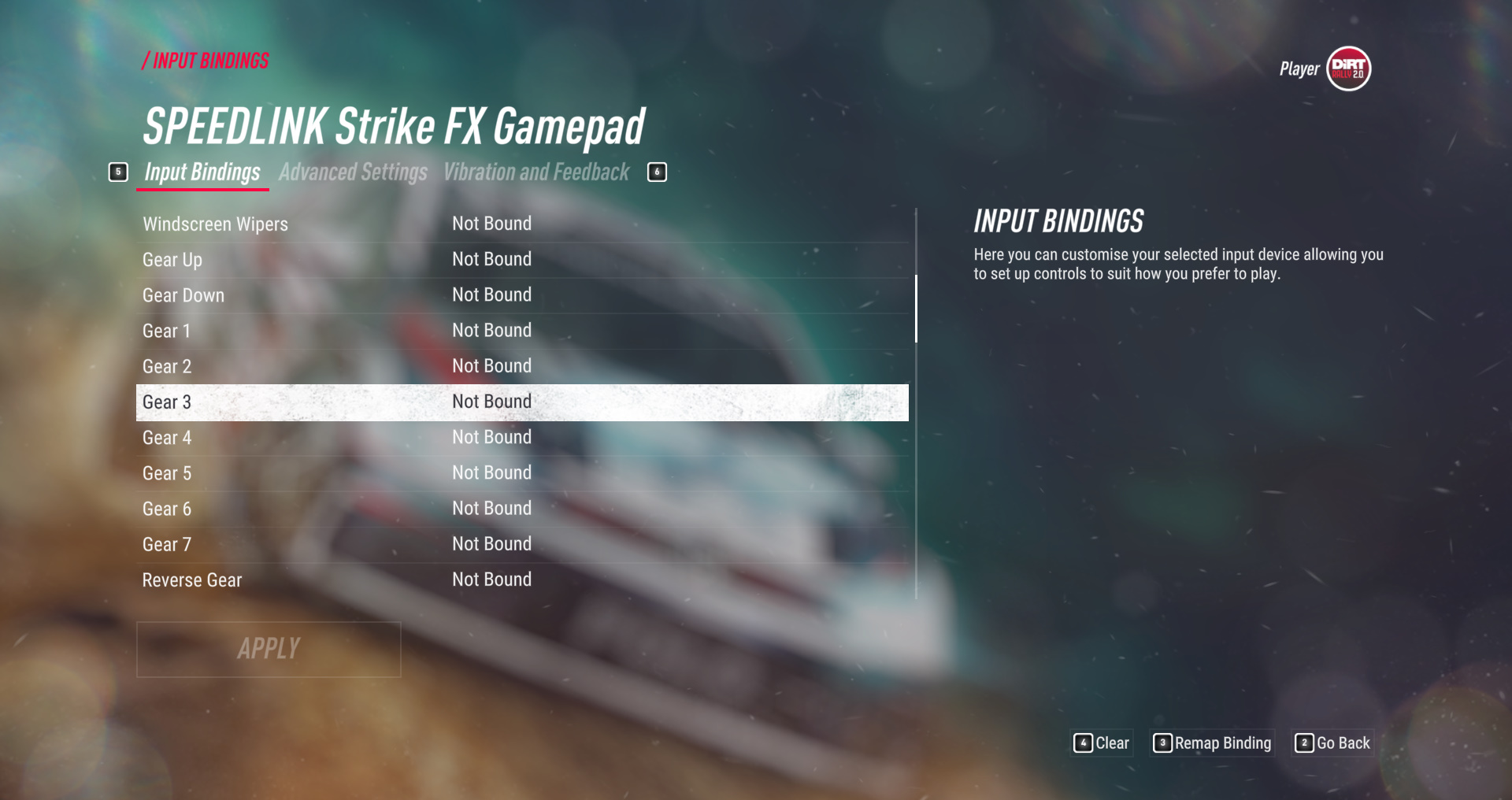Activate Remap Binding
Screen dimensions: 1512x800
pyautogui.click(x=1213, y=743)
